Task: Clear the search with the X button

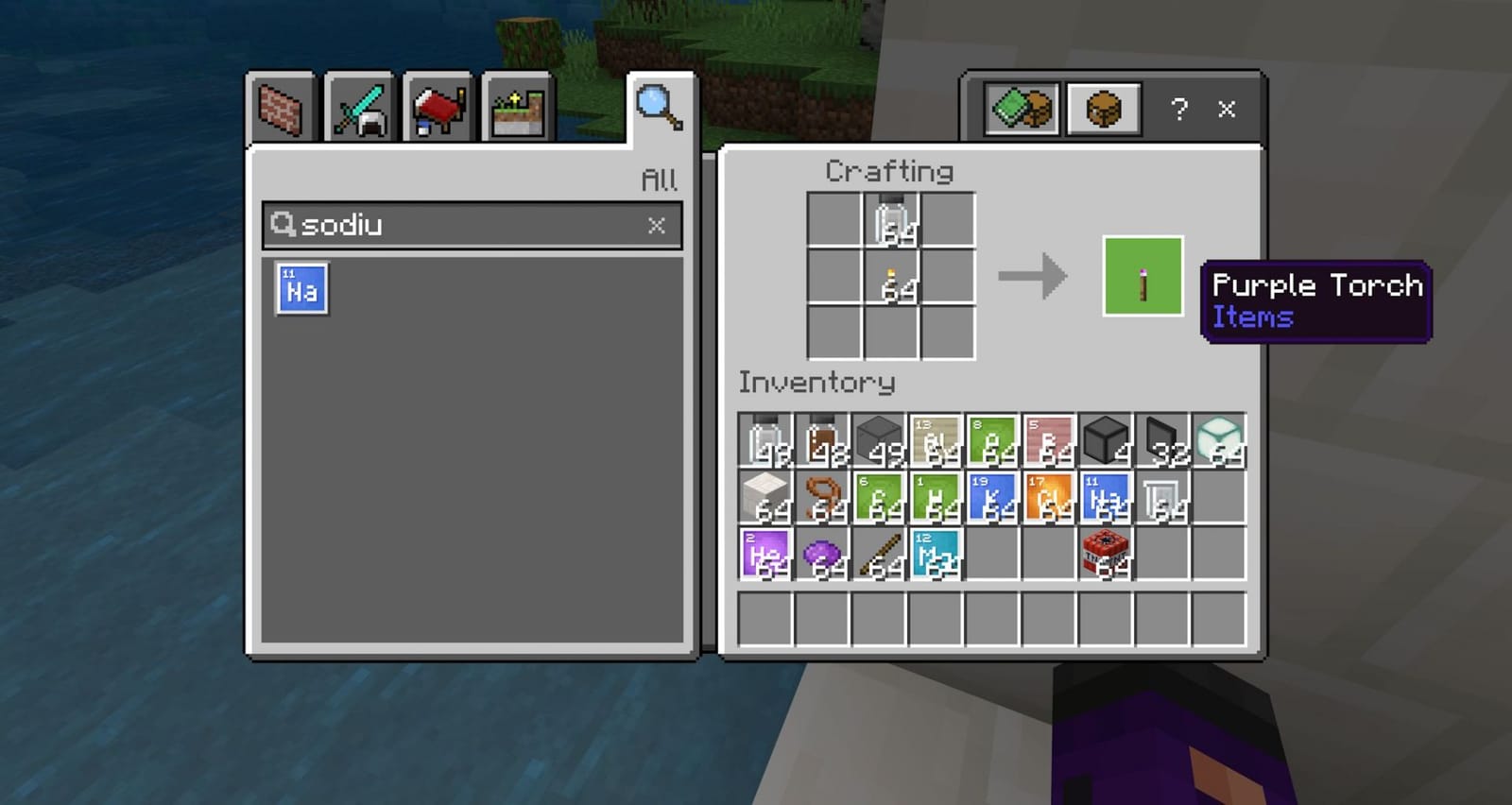Action: [x=656, y=226]
